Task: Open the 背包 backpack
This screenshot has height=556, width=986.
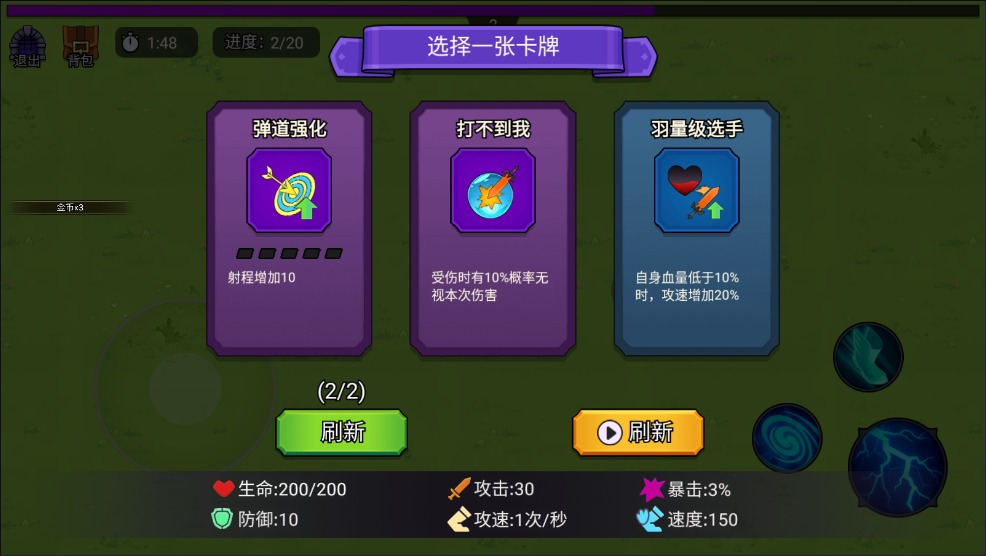Action: 80,47
